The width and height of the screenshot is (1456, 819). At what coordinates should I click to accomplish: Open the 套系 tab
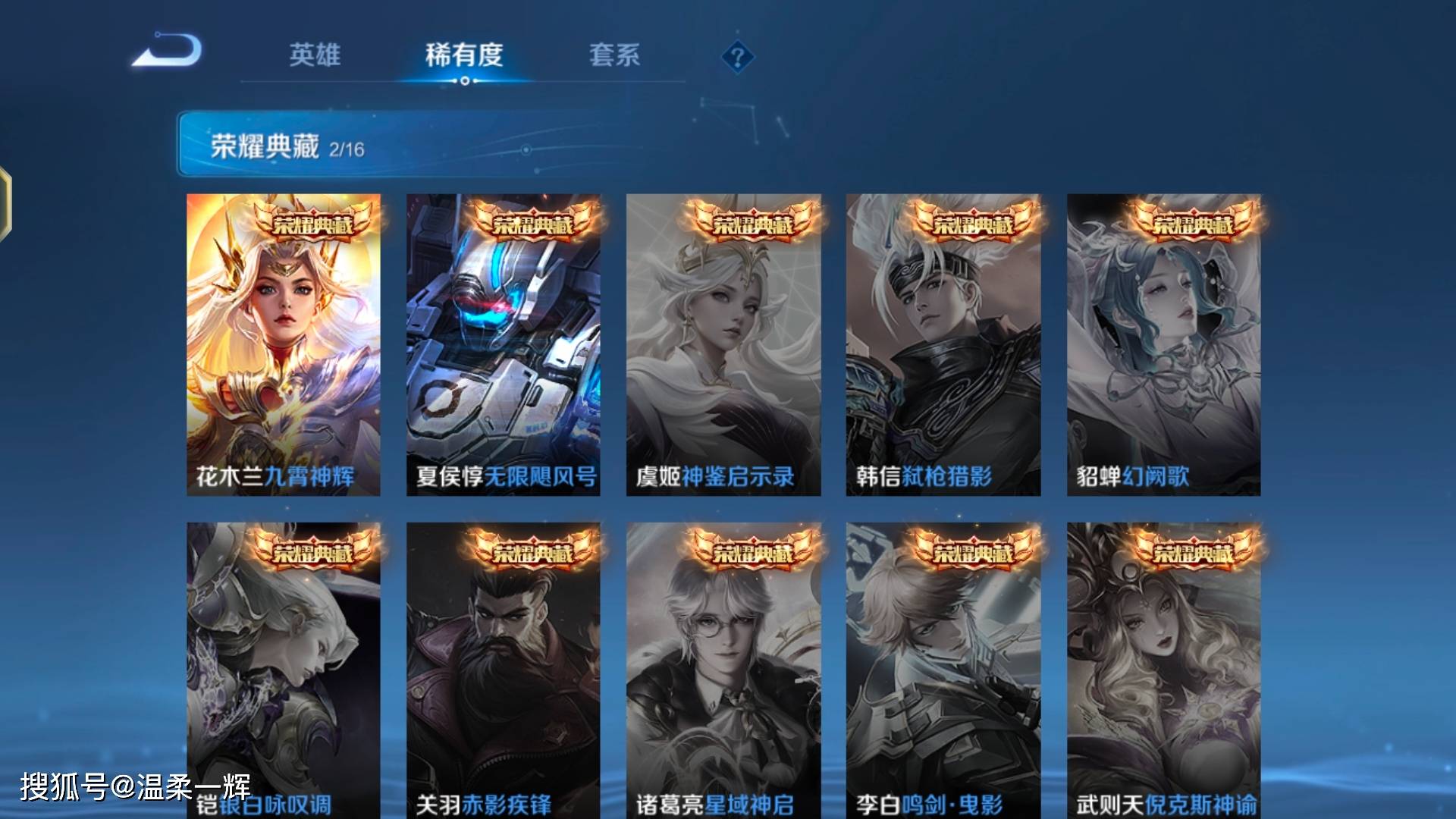coord(614,55)
